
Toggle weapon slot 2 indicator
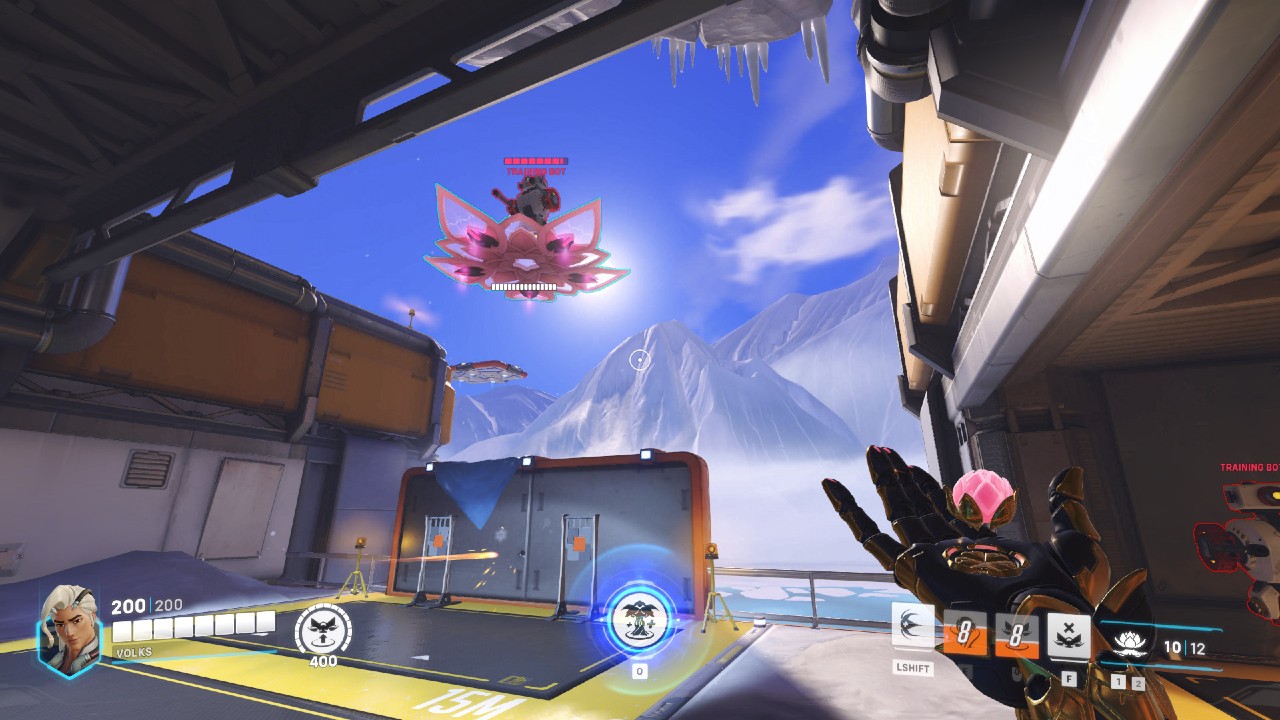1138,682
